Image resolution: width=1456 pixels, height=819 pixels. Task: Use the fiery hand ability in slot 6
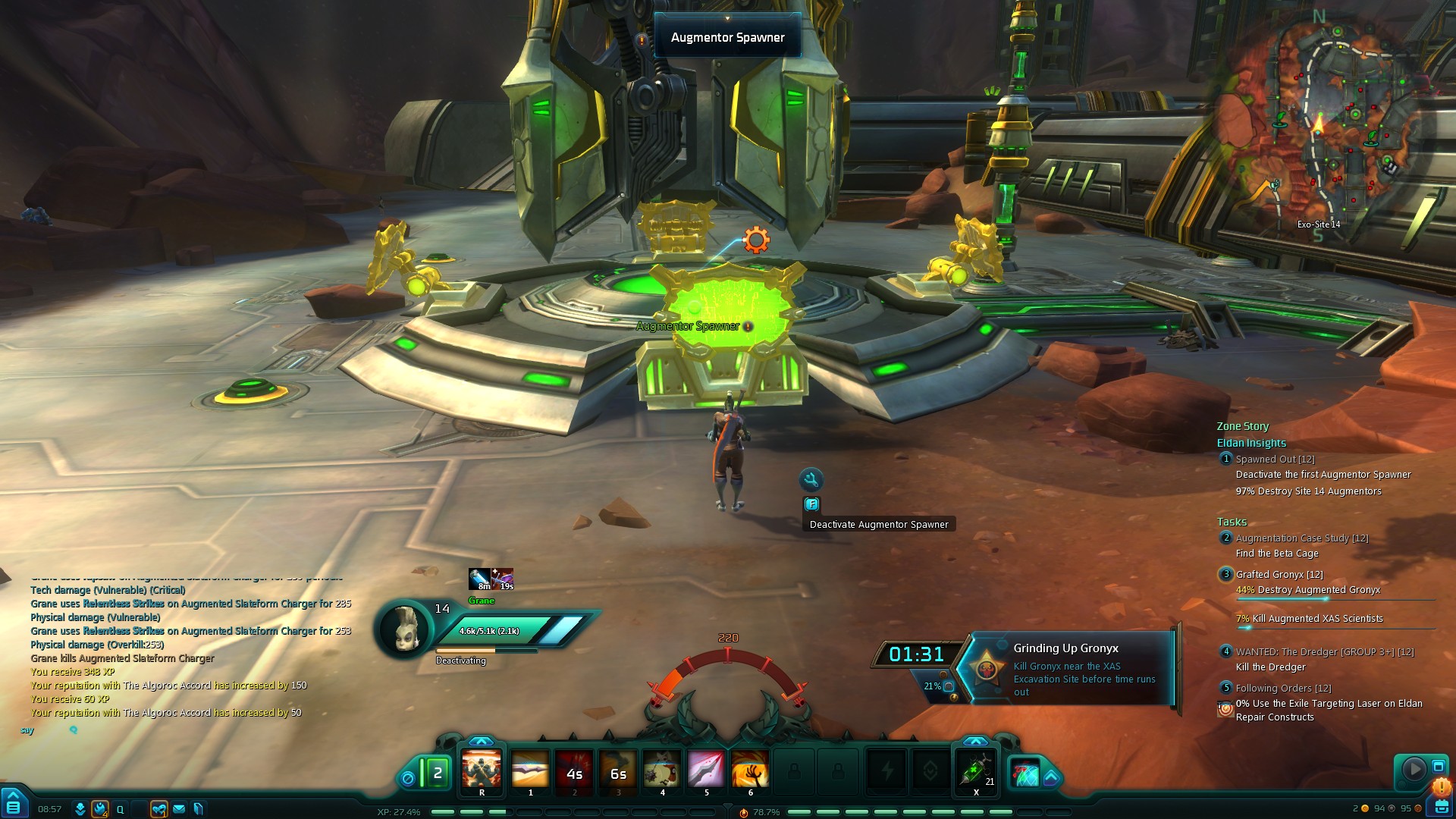750,772
